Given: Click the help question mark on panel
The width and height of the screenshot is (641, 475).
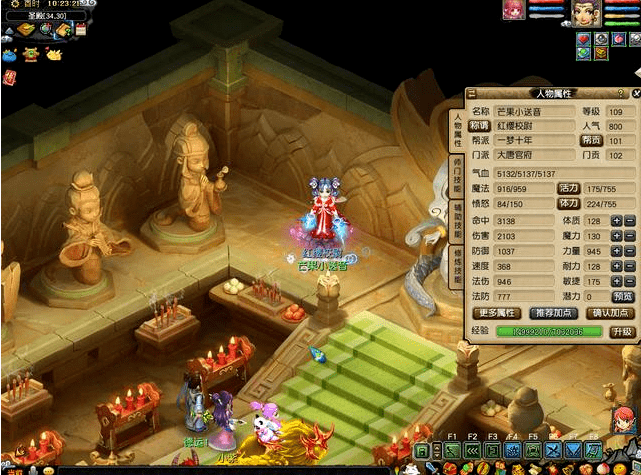Looking at the screenshot, I should click(x=621, y=93).
